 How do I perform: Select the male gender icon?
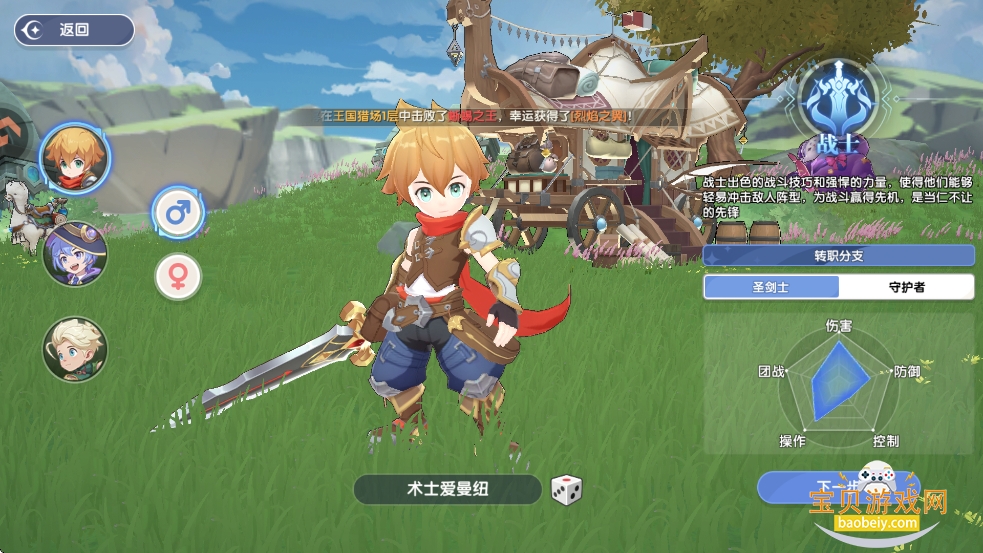coord(178,212)
